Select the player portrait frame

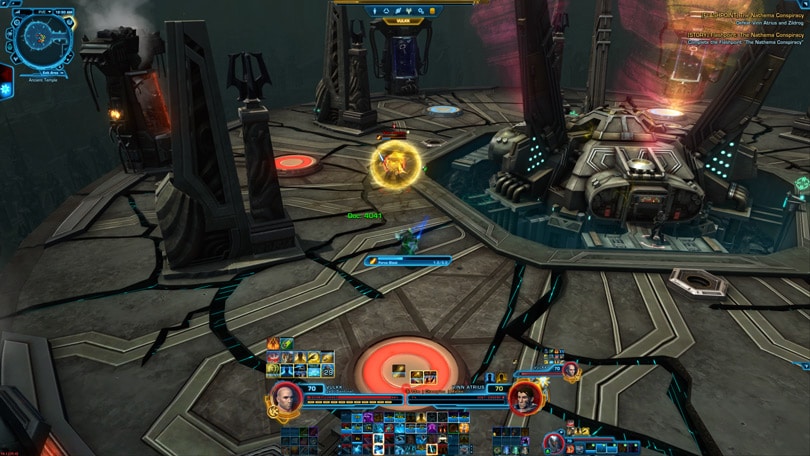285,397
